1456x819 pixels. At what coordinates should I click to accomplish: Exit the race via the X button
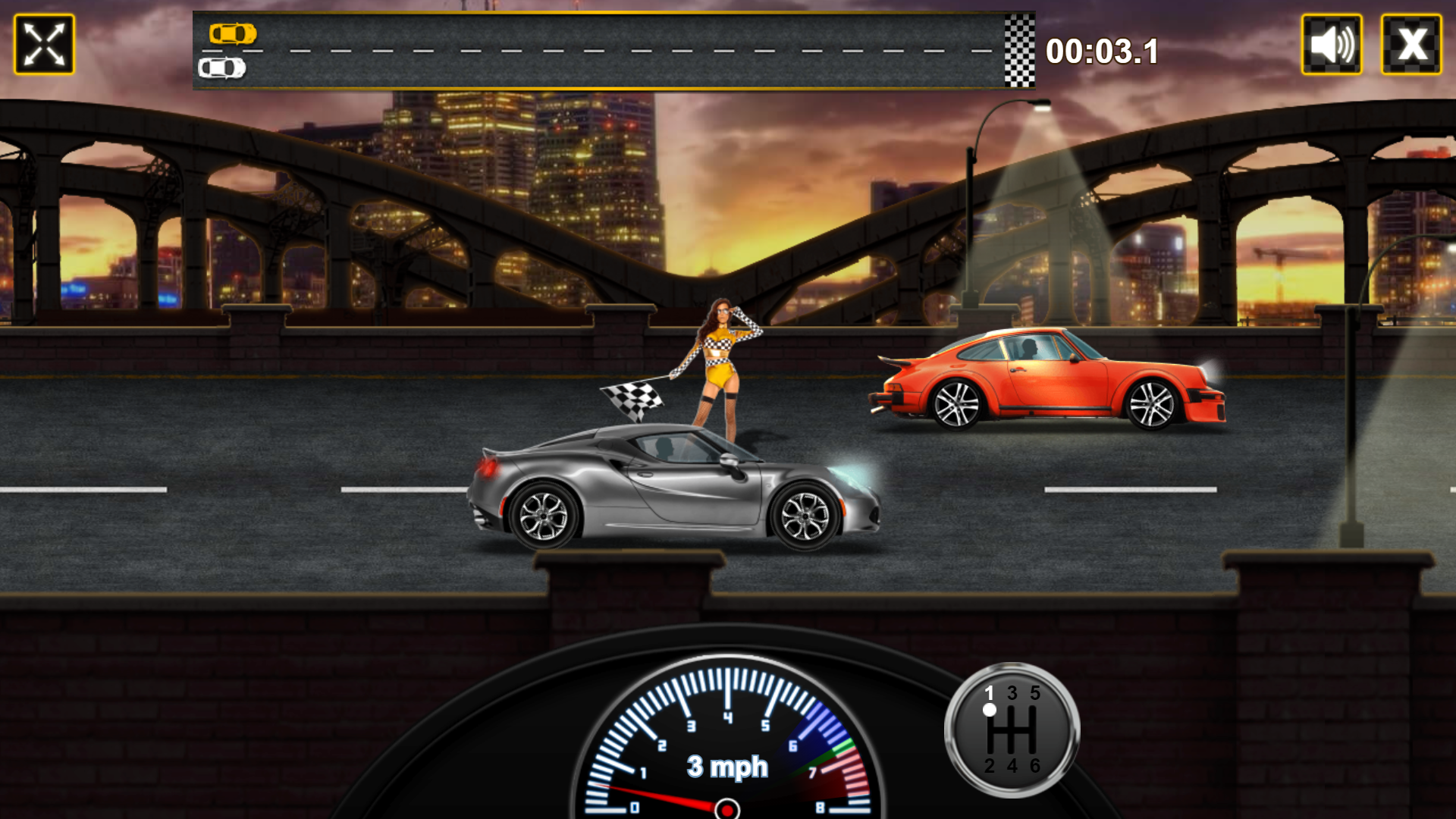click(x=1414, y=45)
